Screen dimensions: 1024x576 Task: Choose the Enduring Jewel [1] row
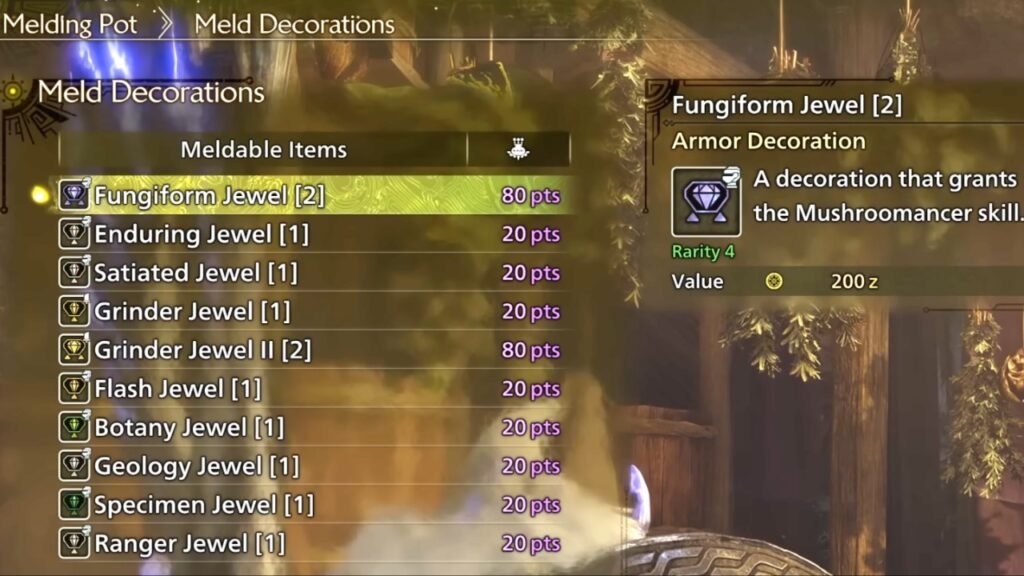pos(201,234)
